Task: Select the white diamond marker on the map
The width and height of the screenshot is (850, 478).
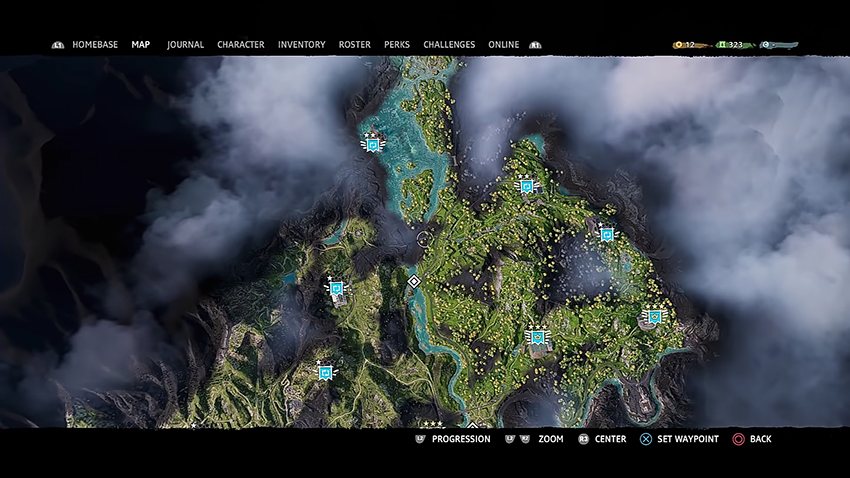Action: pos(414,282)
